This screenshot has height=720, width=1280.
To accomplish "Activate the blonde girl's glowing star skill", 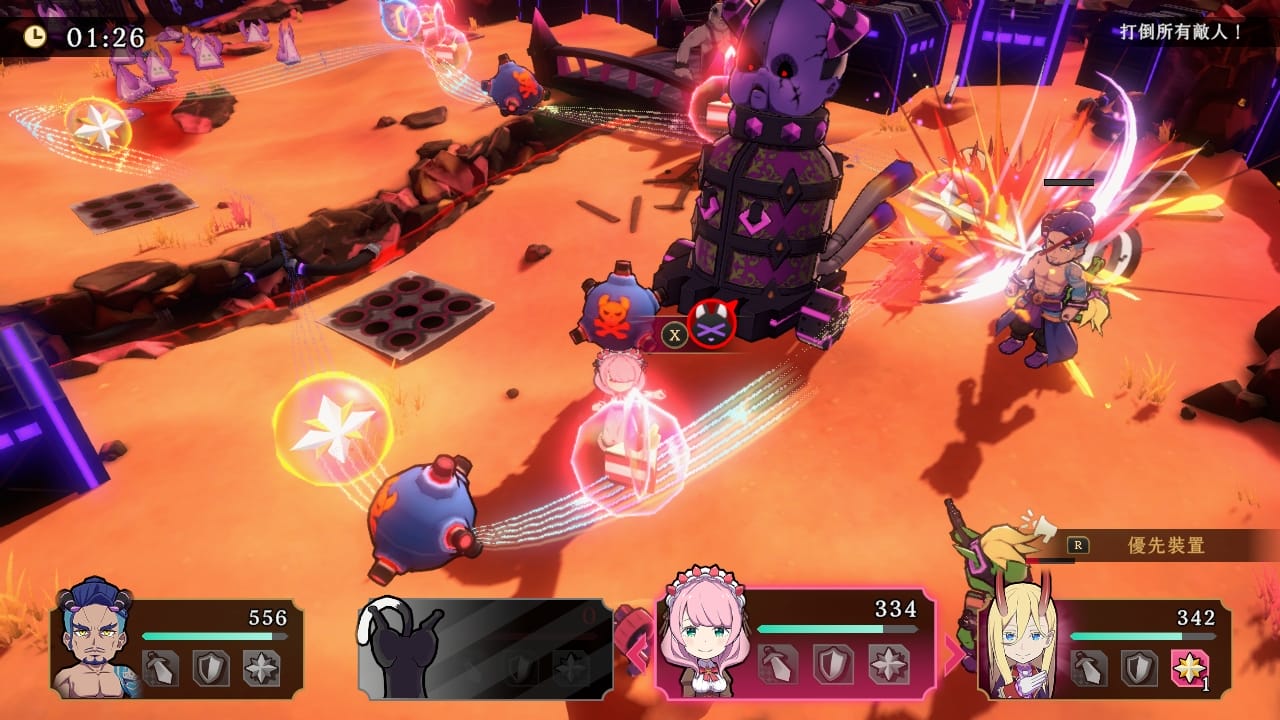I will click(x=1189, y=667).
